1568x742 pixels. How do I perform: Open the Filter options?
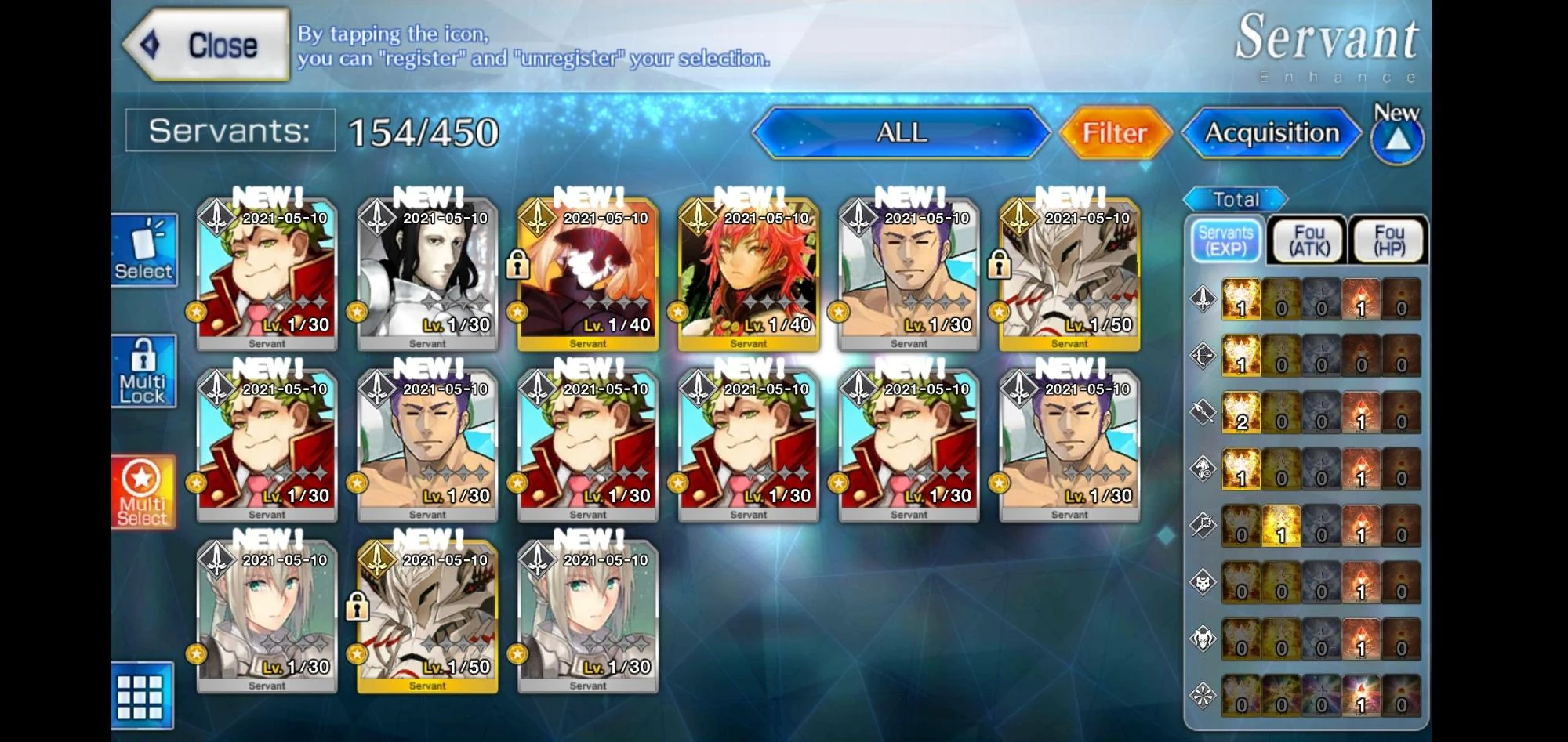click(1114, 133)
